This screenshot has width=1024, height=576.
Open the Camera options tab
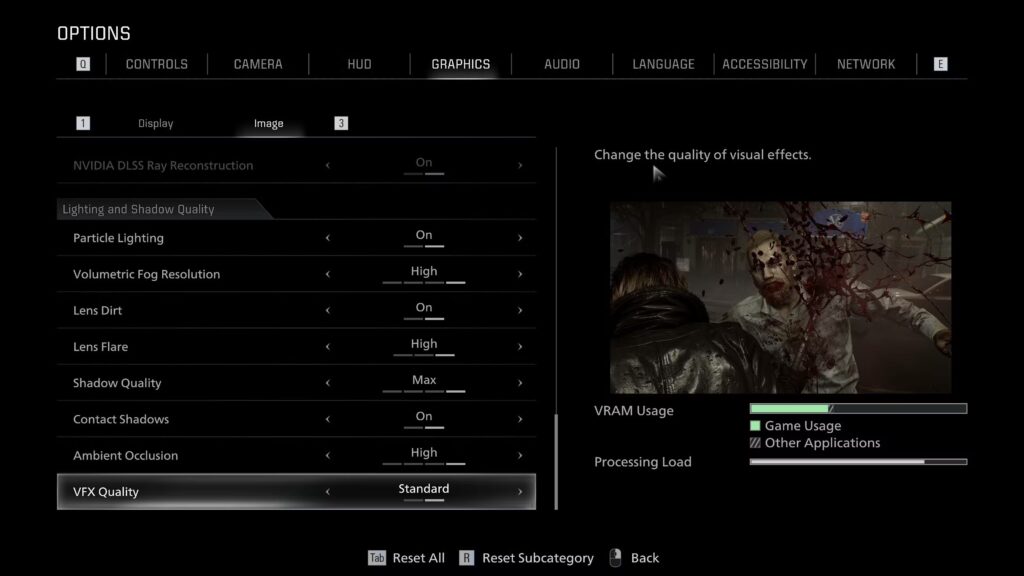pyautogui.click(x=258, y=64)
